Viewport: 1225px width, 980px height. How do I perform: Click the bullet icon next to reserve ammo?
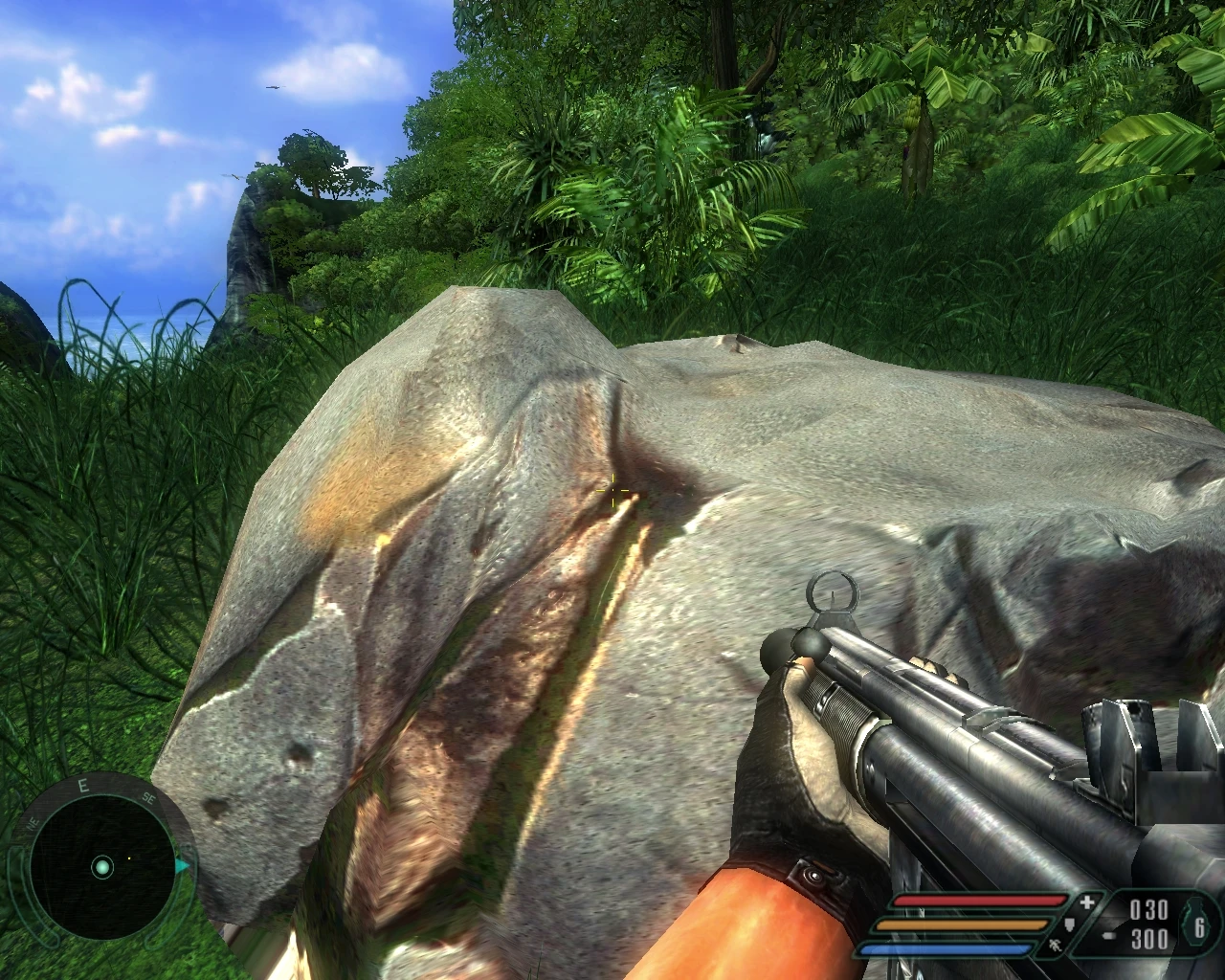click(1108, 934)
